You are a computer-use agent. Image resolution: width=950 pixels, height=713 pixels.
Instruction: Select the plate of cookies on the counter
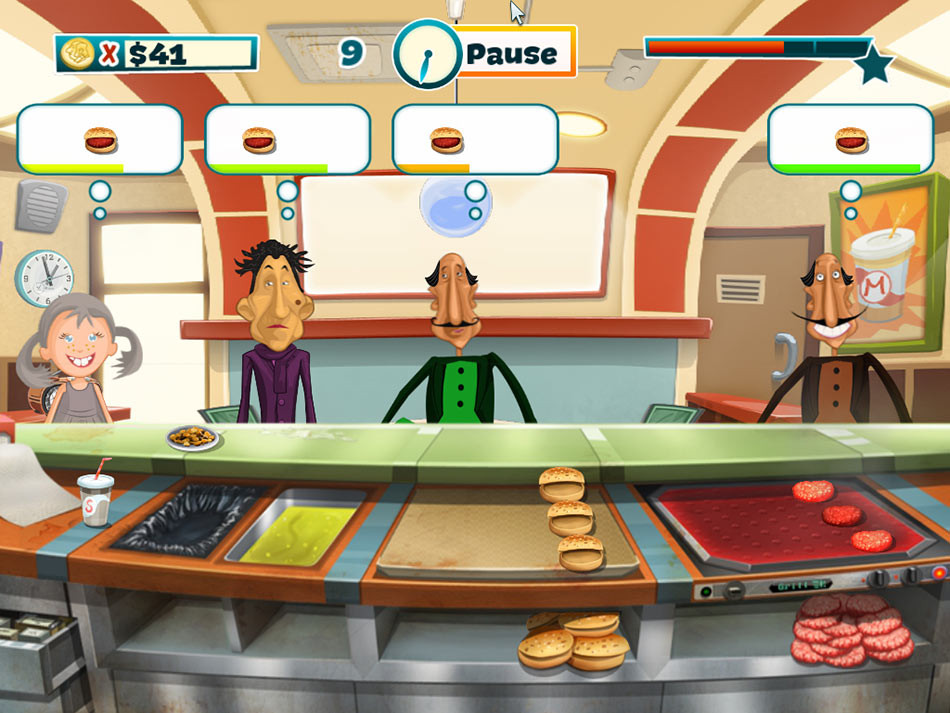(x=194, y=437)
